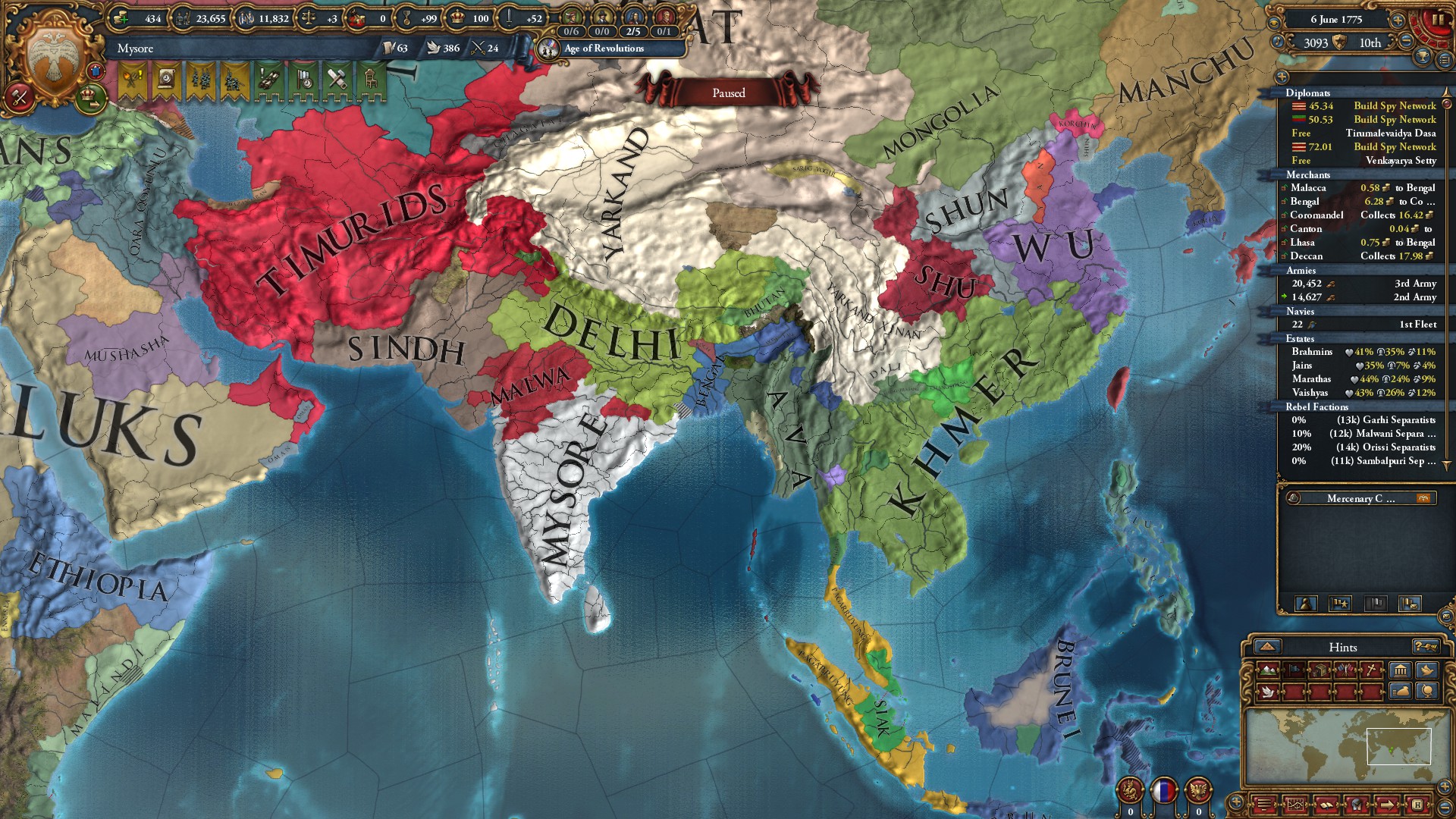Click the money bag economy icon

tap(1401, 691)
